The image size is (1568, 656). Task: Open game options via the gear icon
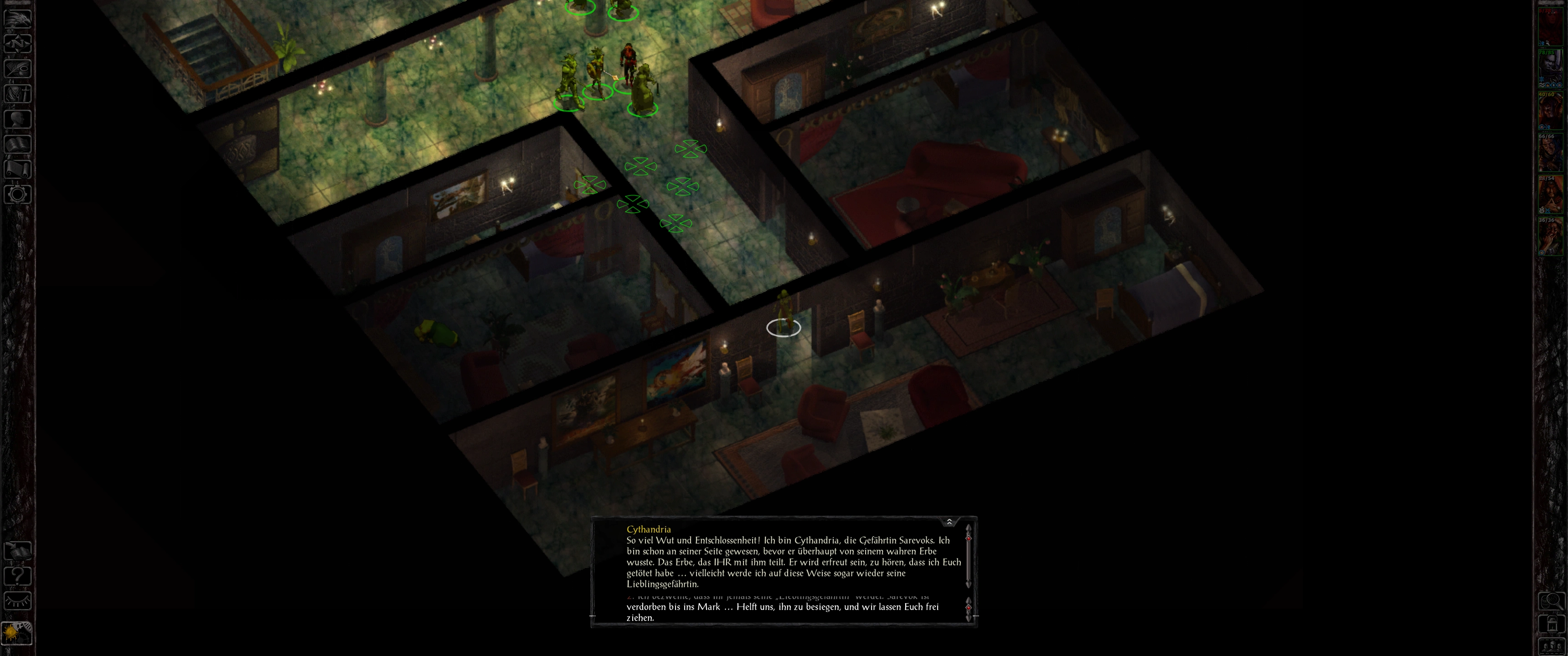pos(18,195)
